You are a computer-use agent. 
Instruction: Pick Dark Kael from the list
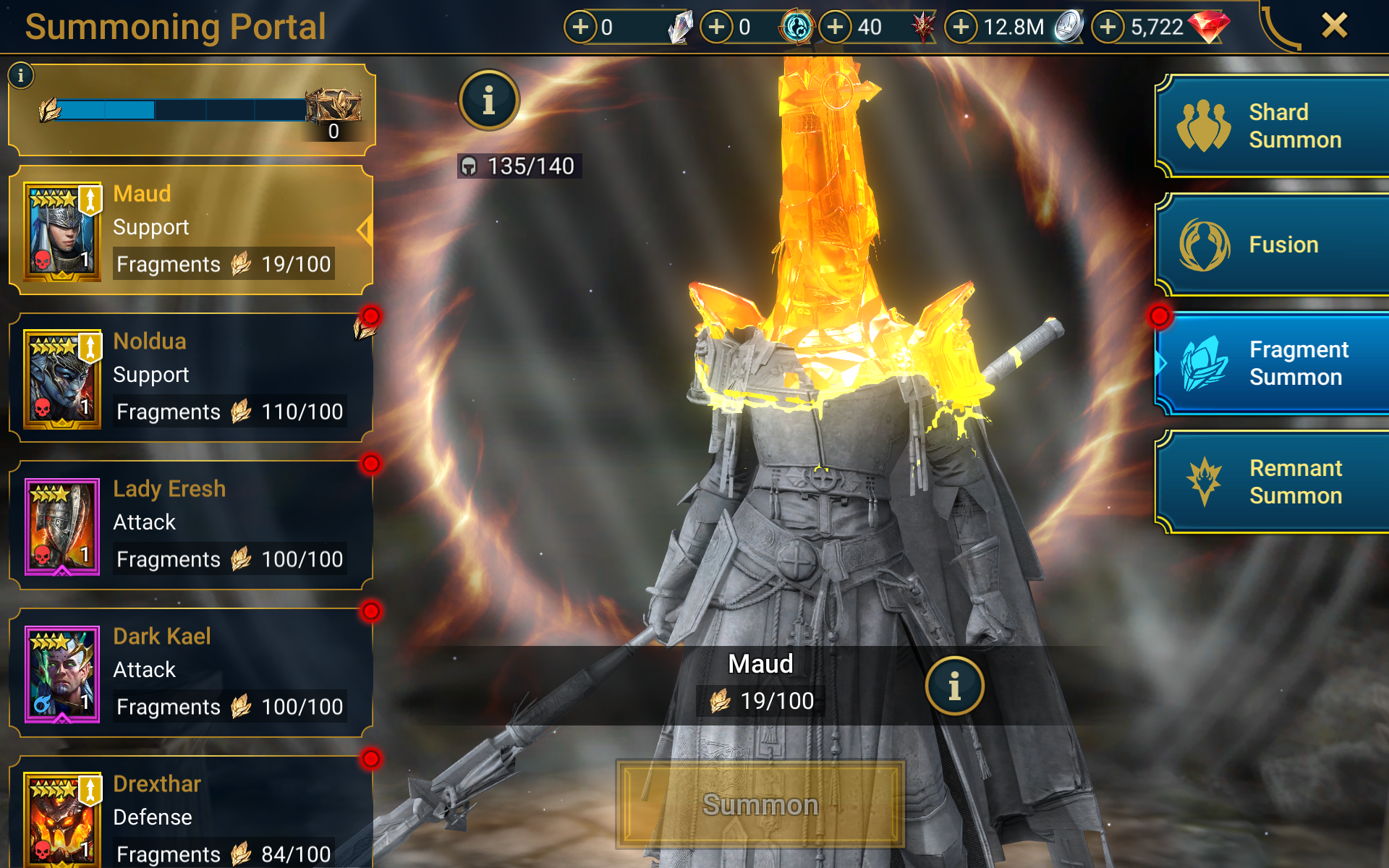(x=191, y=673)
